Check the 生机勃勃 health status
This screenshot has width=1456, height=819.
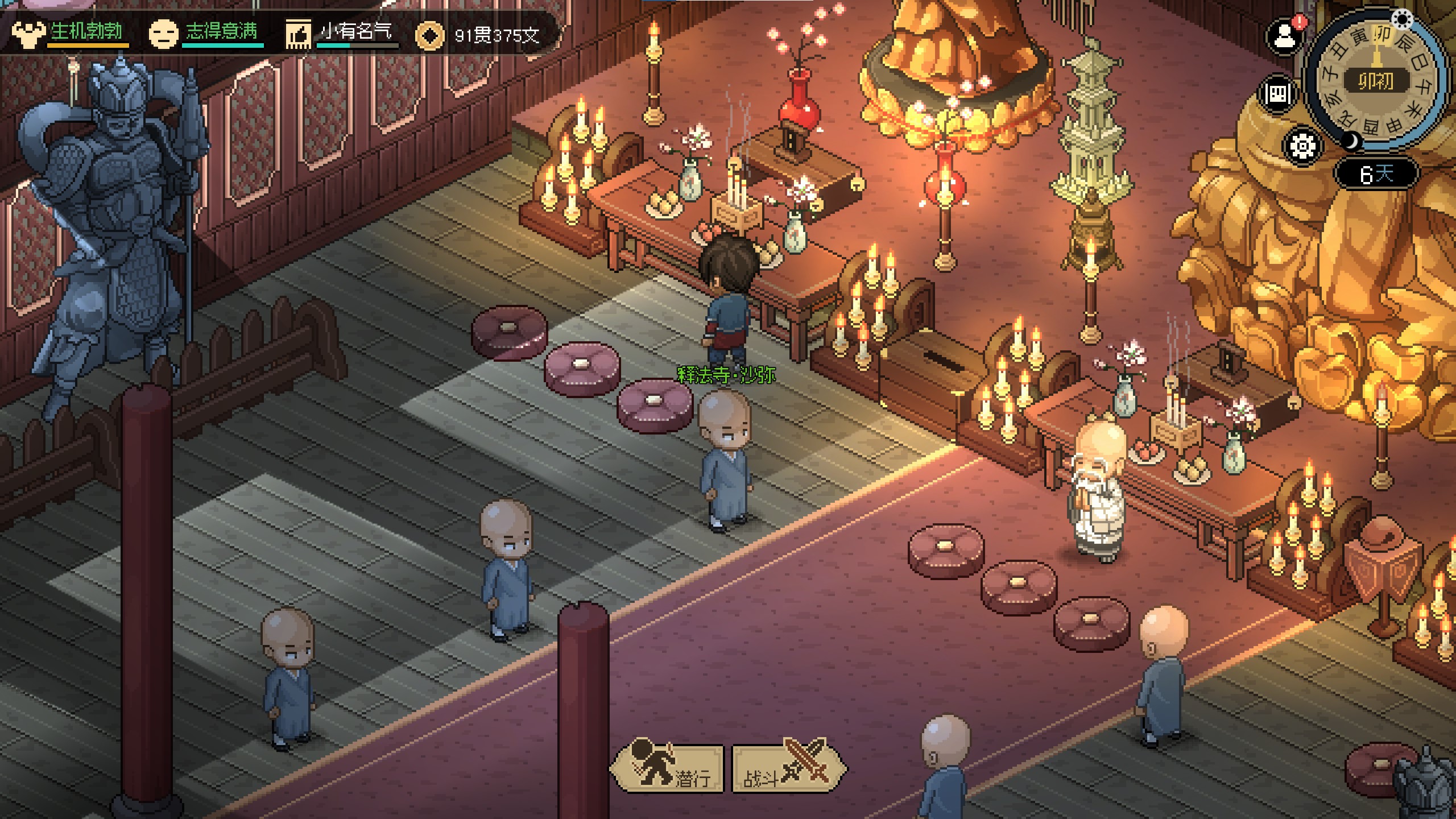point(86,32)
